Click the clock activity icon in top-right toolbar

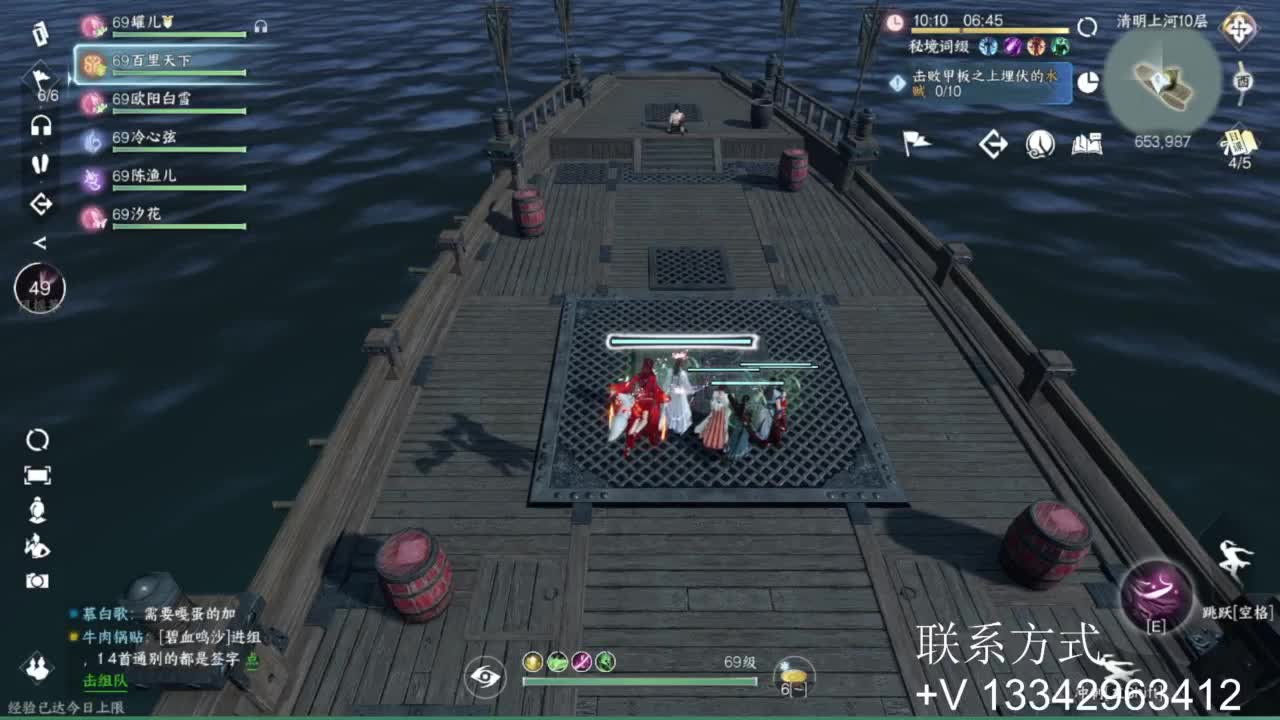(x=1039, y=145)
